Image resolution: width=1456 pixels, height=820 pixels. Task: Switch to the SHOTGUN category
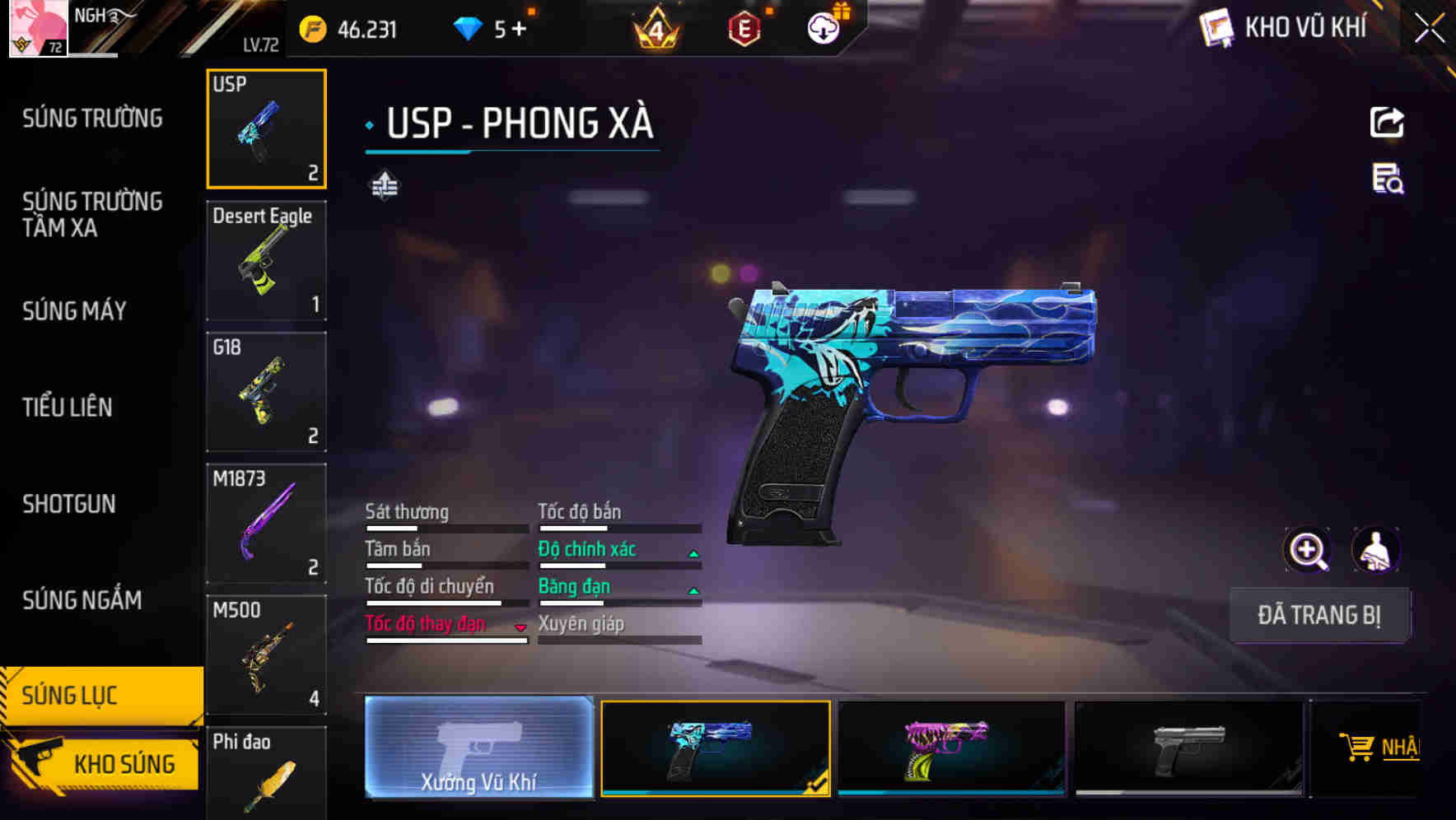(x=69, y=504)
